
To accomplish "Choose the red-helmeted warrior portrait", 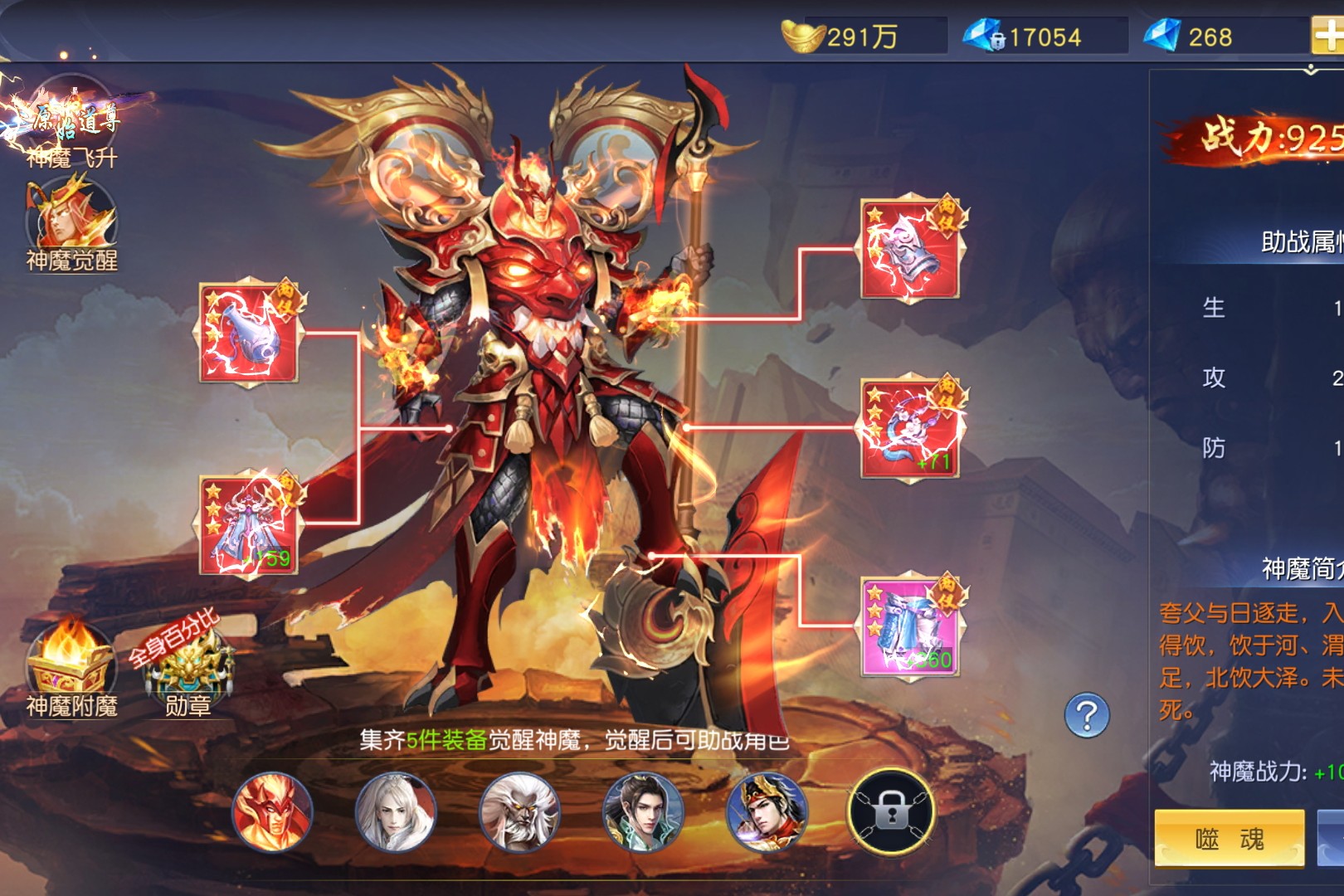I will (766, 812).
